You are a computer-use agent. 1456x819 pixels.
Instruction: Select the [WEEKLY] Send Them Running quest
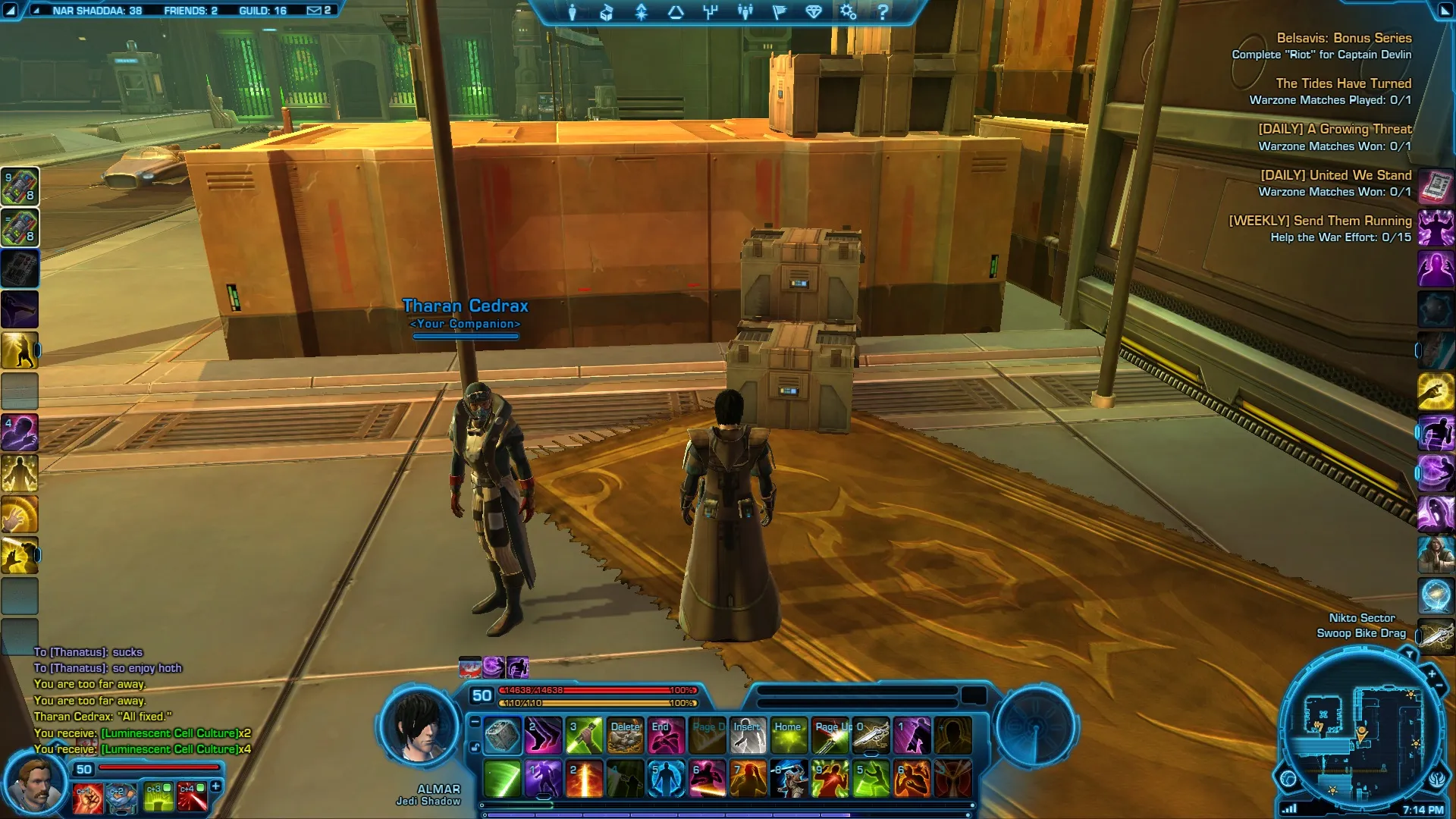click(x=1319, y=221)
